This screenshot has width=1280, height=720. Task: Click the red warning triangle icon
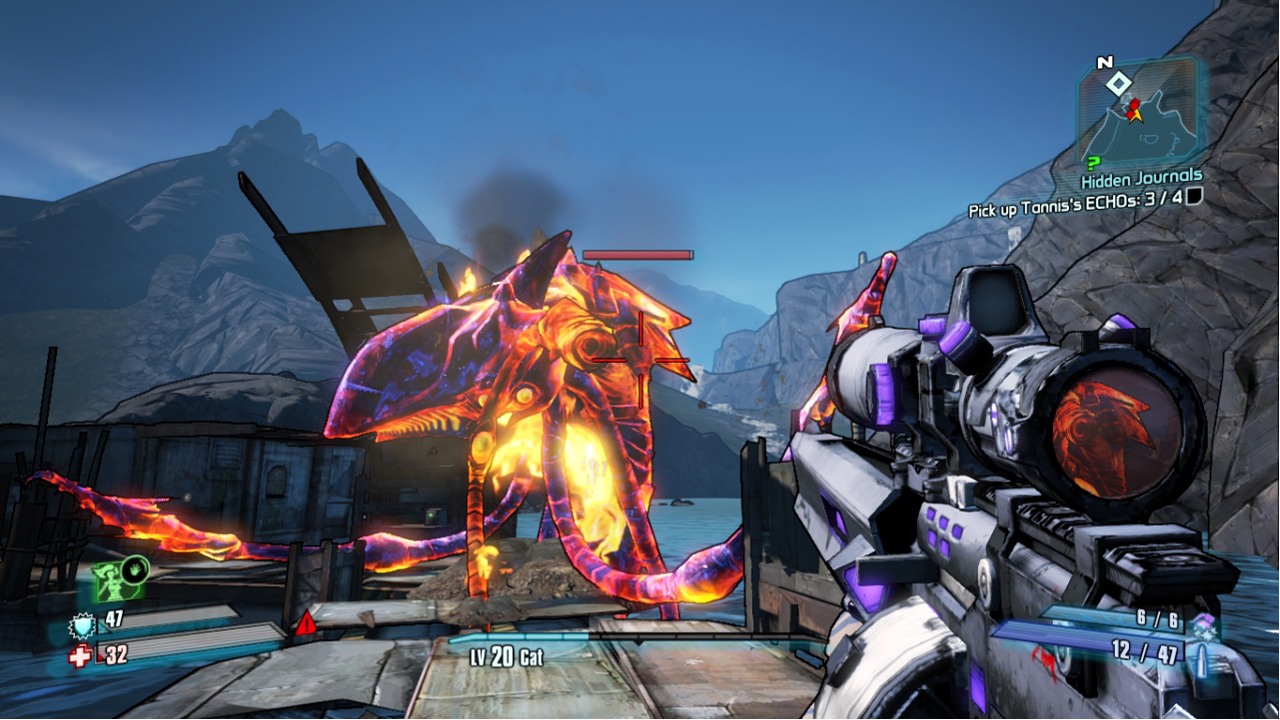[305, 626]
